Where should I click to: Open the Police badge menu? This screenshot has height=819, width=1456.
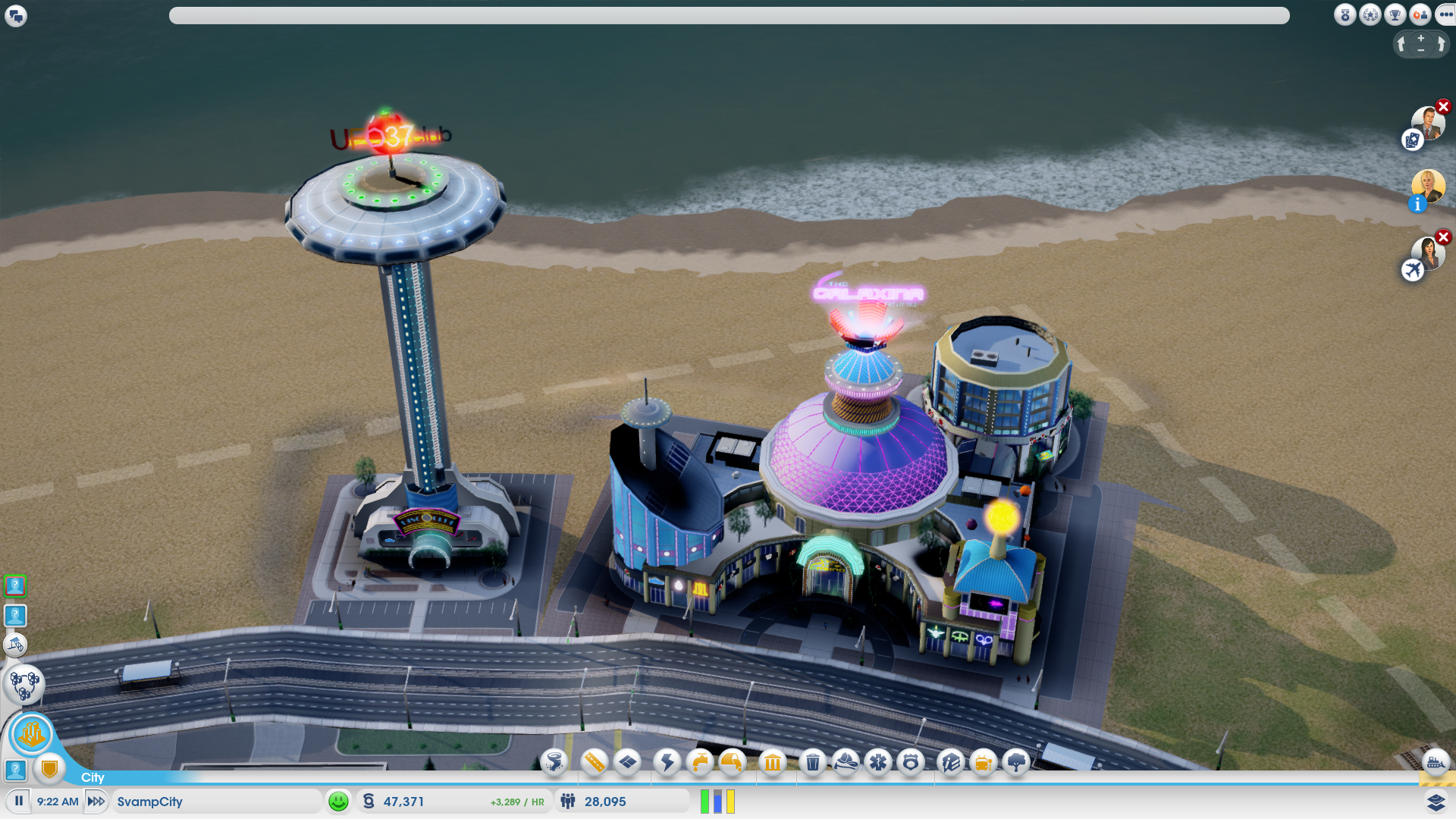(x=911, y=761)
